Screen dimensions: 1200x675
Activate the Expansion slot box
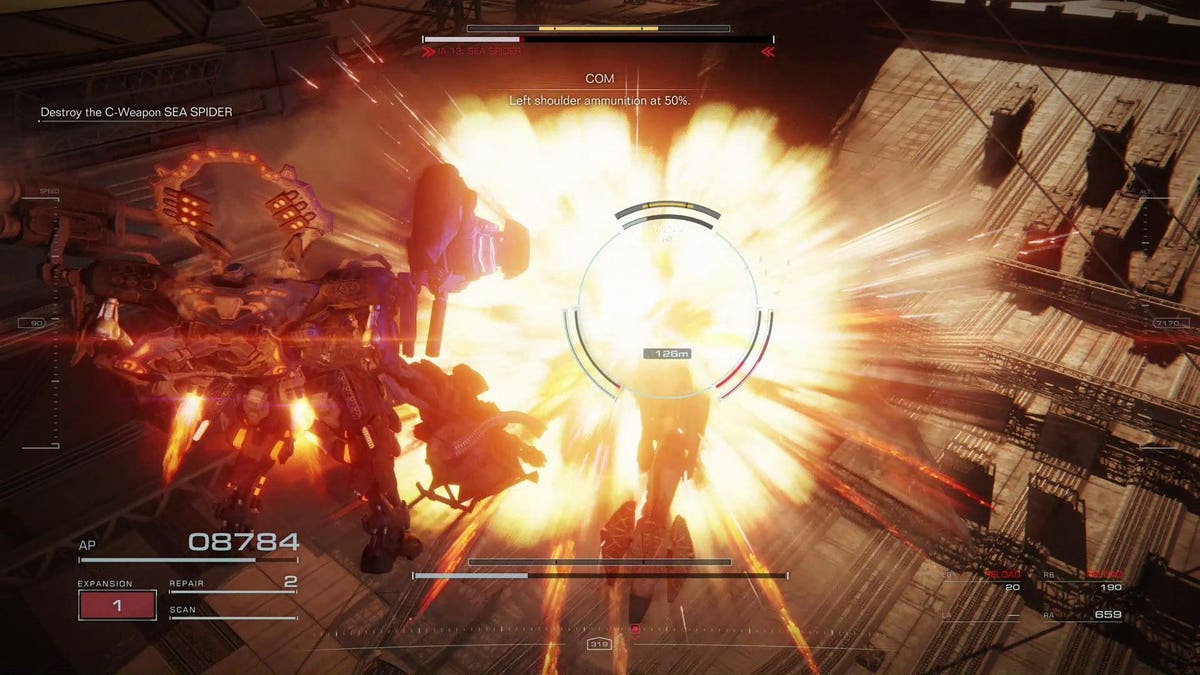click(x=117, y=605)
